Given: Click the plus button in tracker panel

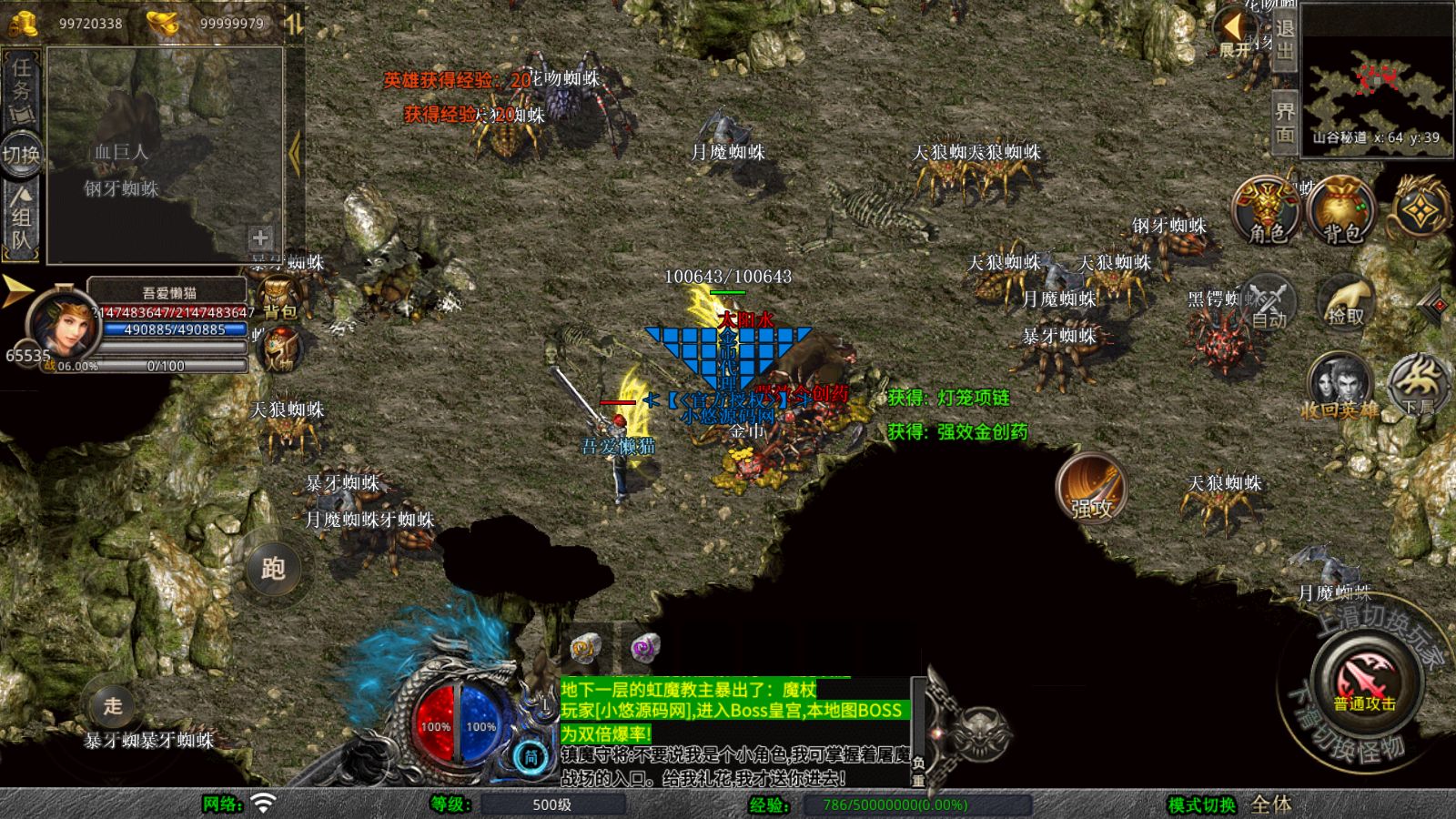Looking at the screenshot, I should coord(260,238).
